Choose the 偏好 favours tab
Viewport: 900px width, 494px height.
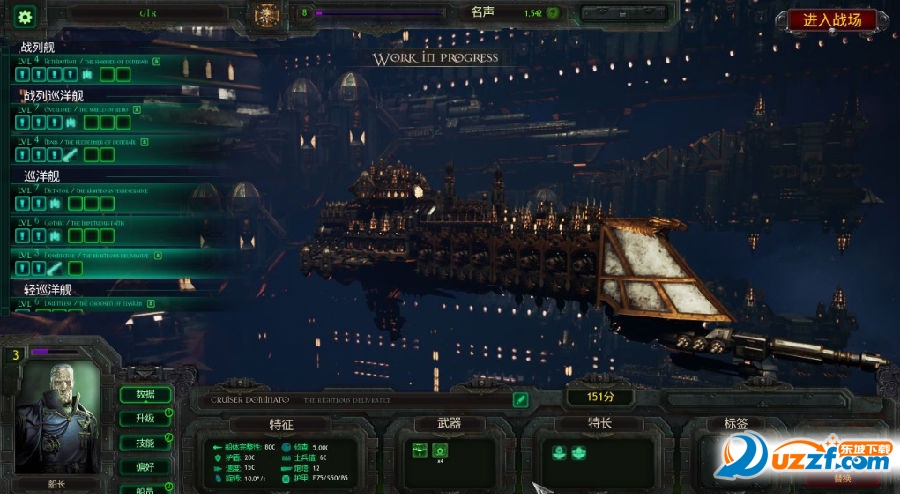[144, 466]
